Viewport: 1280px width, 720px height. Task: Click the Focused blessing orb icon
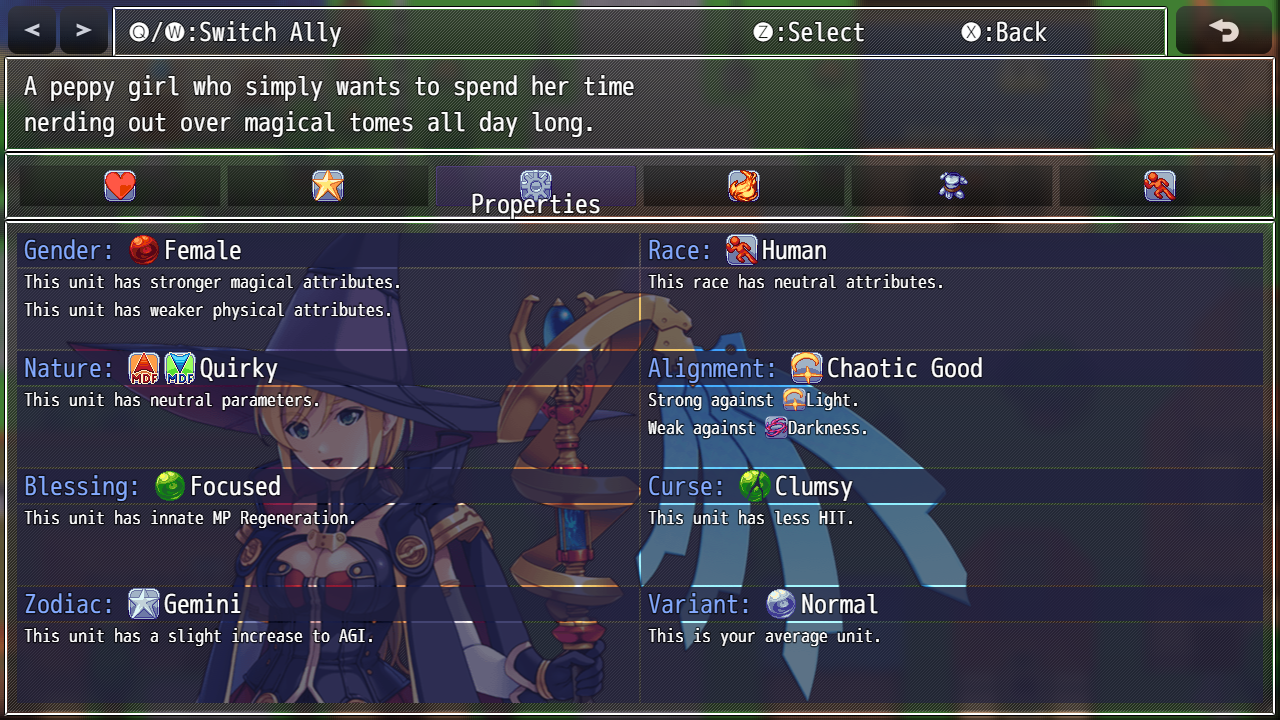point(170,486)
